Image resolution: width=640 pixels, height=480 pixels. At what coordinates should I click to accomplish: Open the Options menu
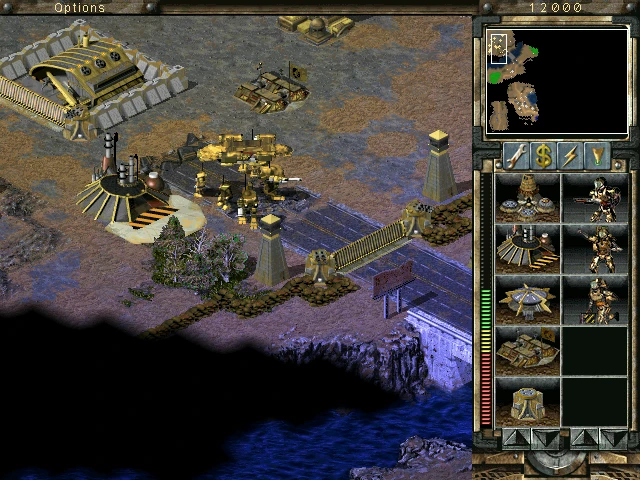(x=79, y=7)
